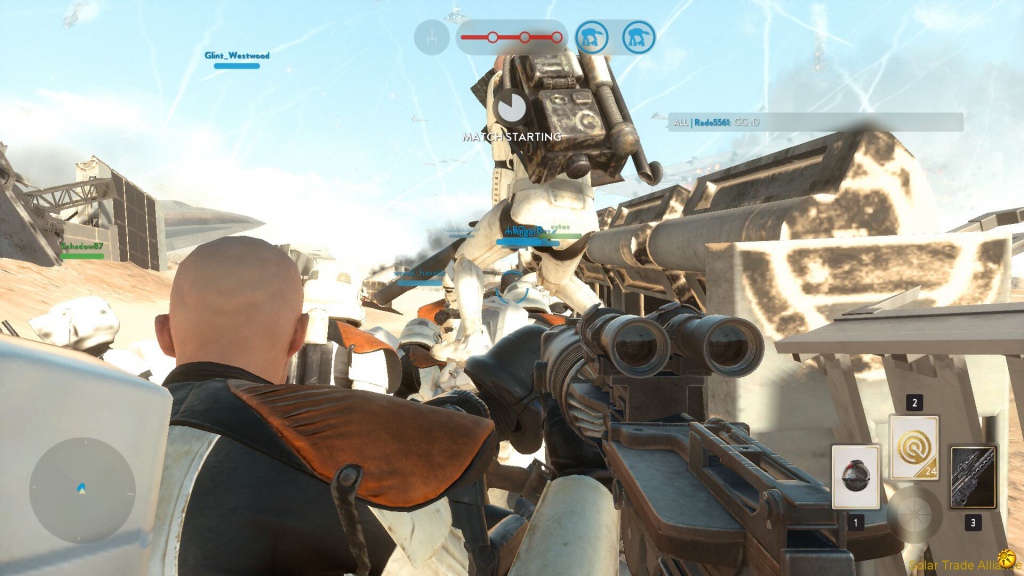Image resolution: width=1024 pixels, height=576 pixels.
Task: Click the round emblem below charge card
Action: coord(914,513)
